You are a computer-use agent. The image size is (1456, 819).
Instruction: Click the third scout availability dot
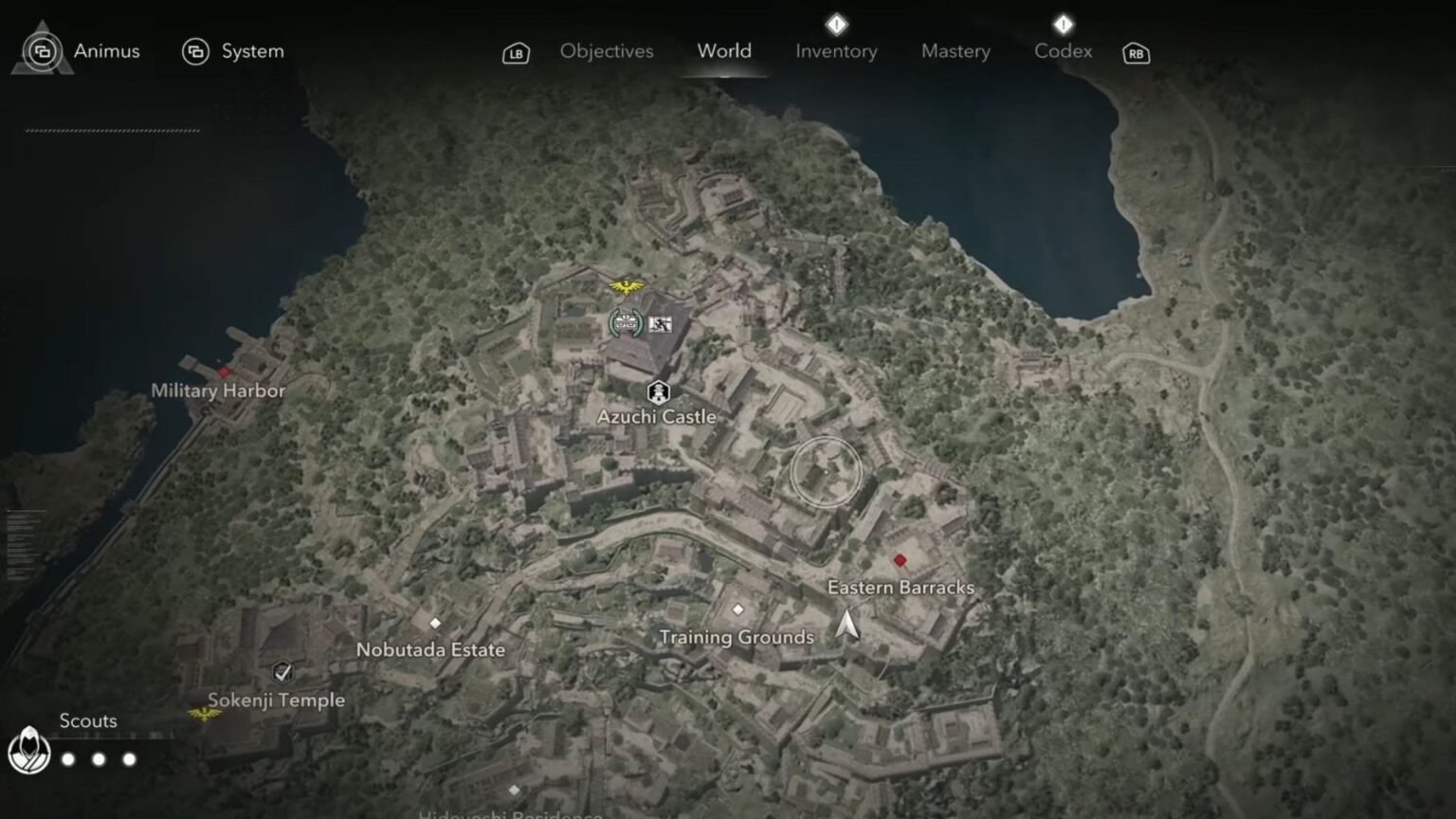click(x=129, y=758)
